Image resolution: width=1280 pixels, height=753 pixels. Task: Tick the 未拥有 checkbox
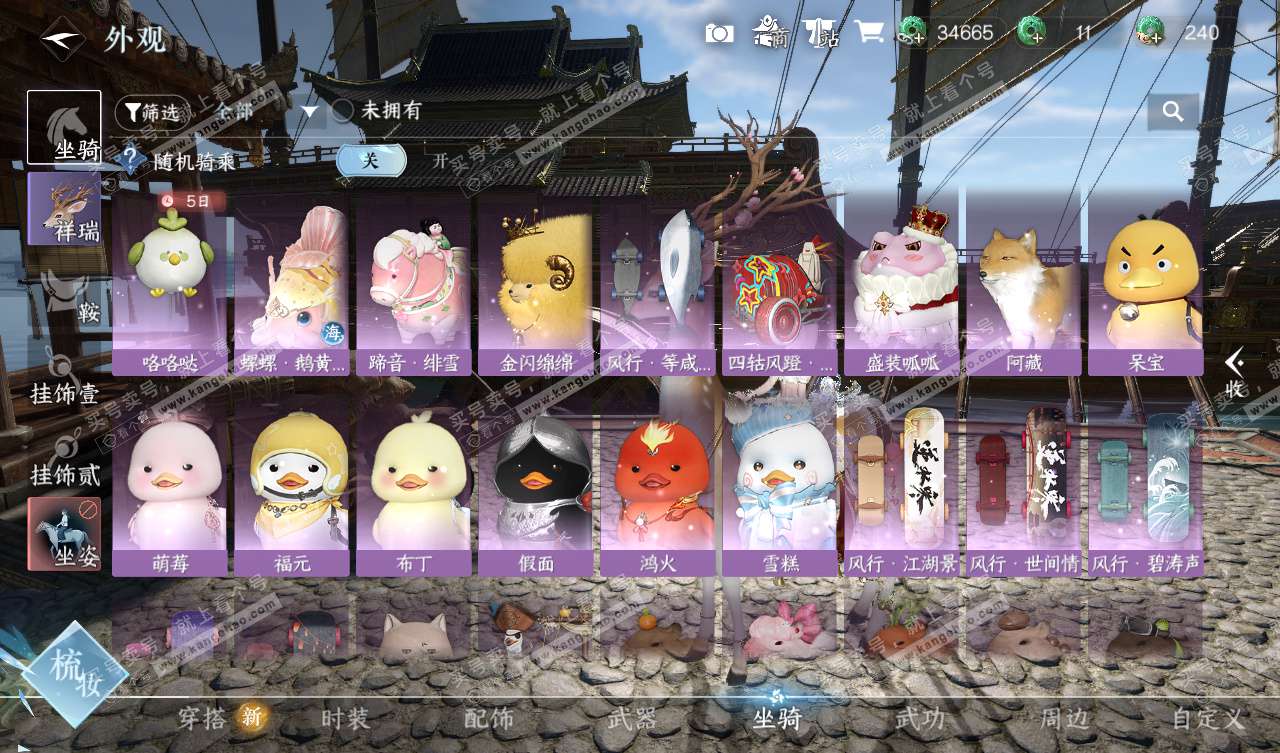[x=343, y=111]
